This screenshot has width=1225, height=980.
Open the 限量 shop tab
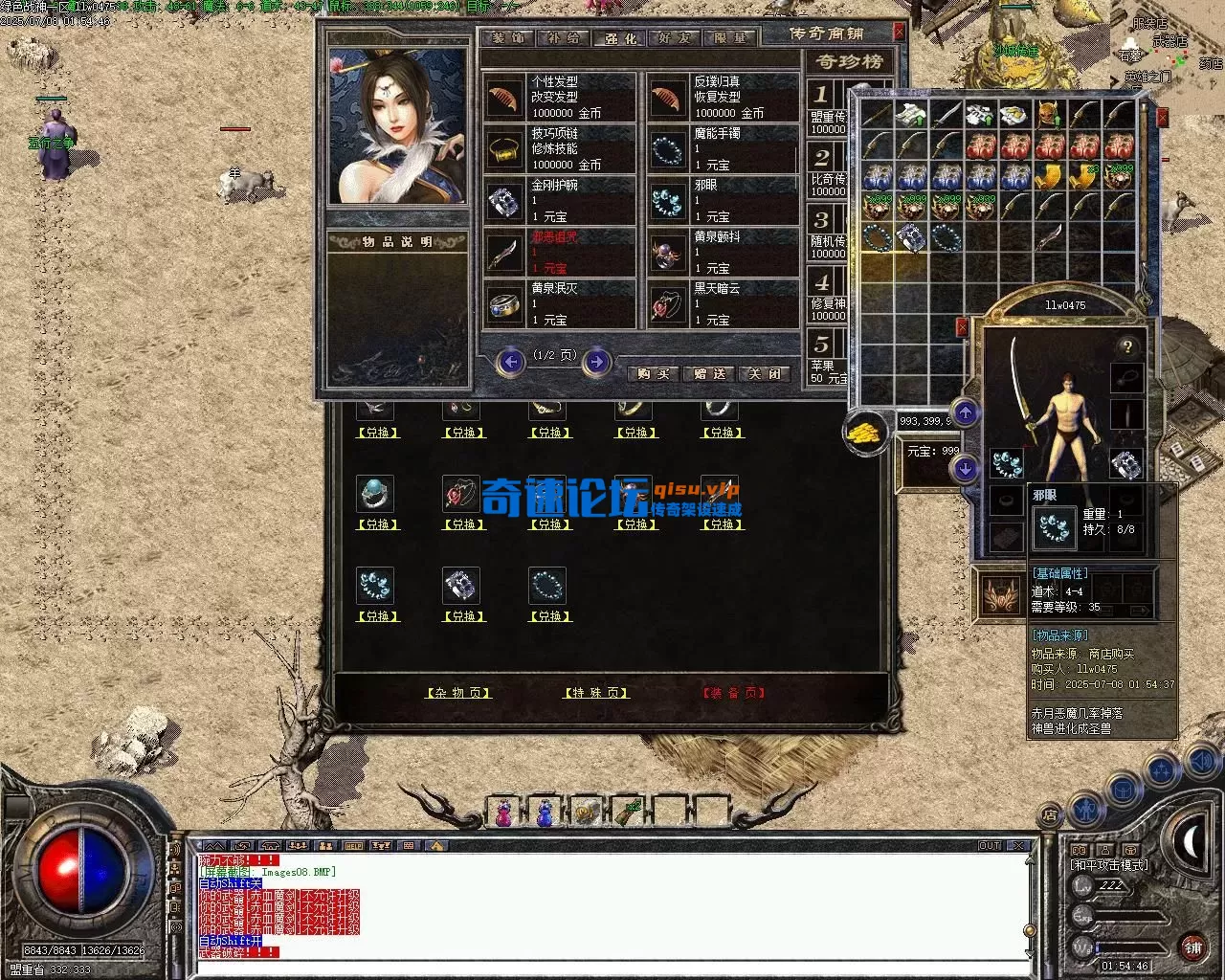pyautogui.click(x=730, y=38)
